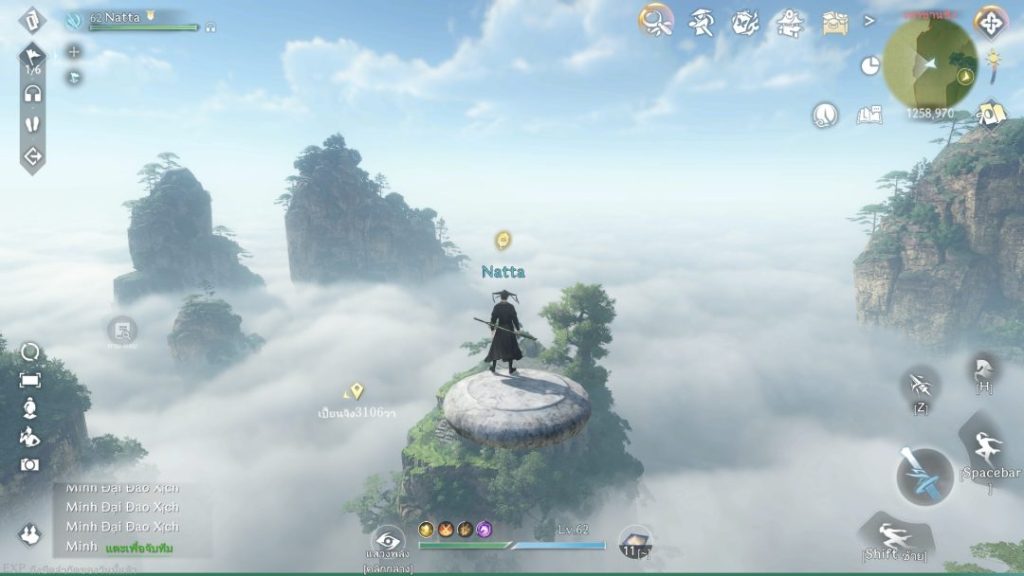Click the footprints auto-path icon
This screenshot has height=576, width=1024.
pyautogui.click(x=33, y=125)
